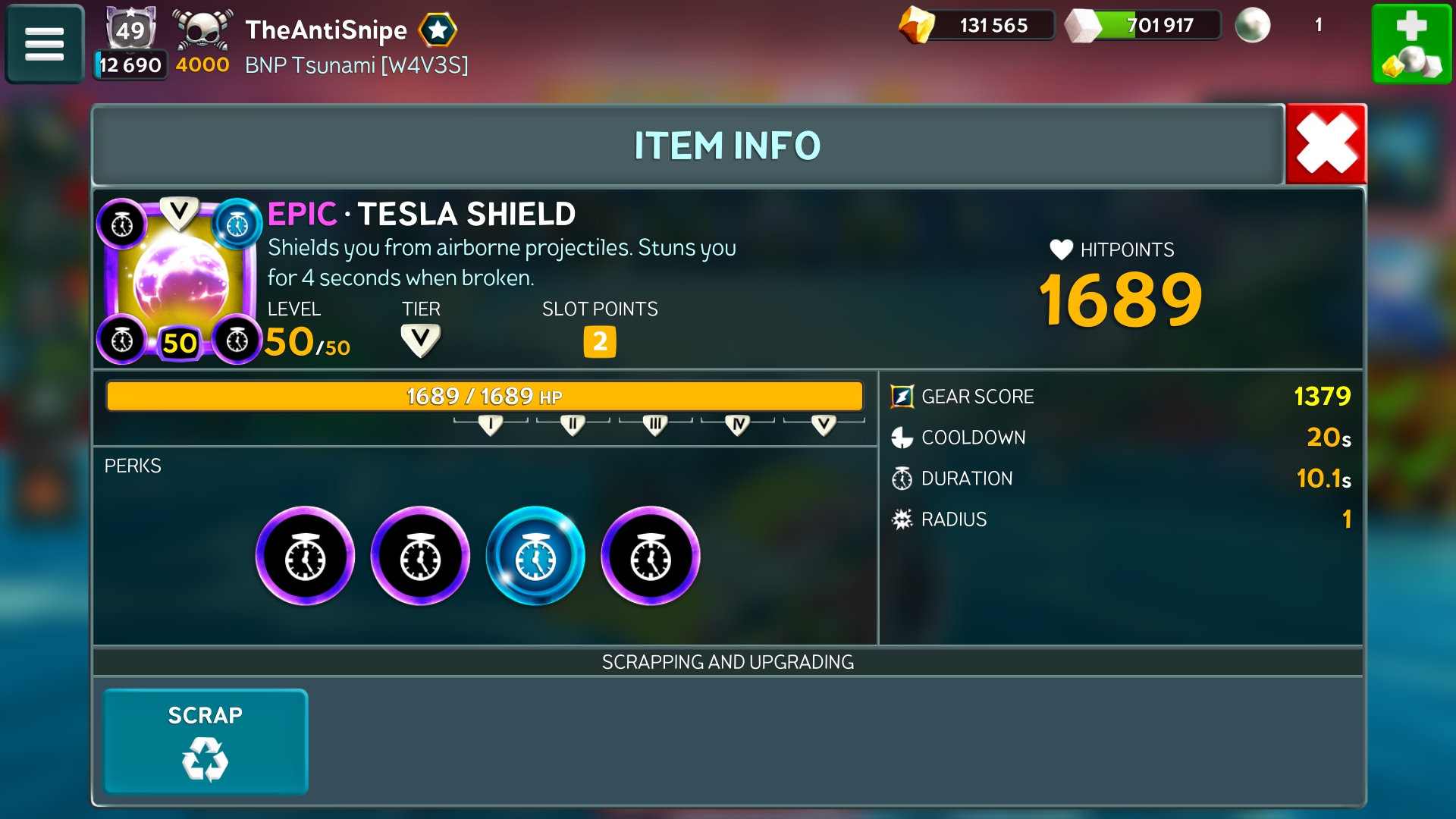The width and height of the screenshot is (1456, 819).
Task: Close the Item Info window
Action: 1326,144
